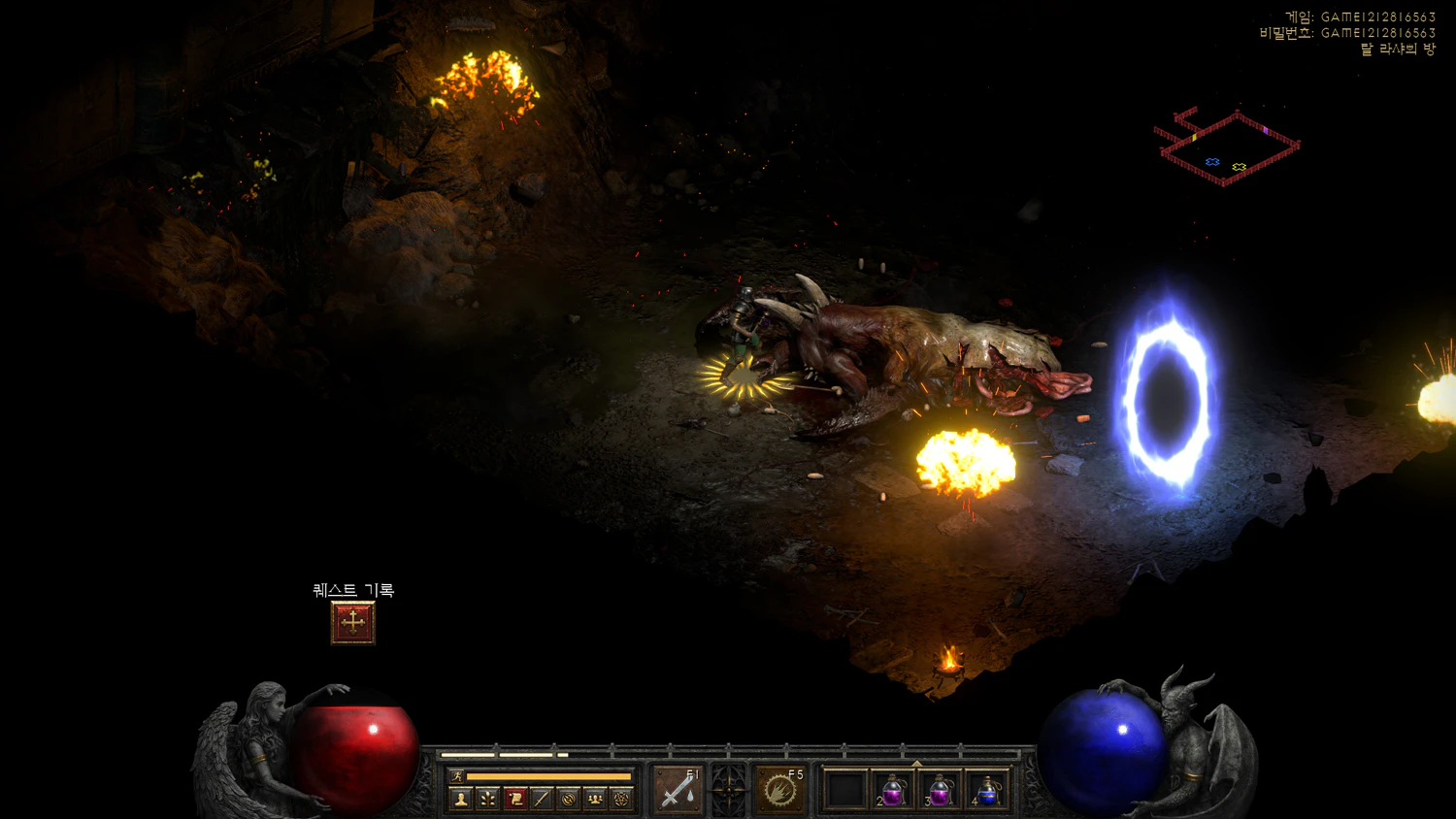
Task: Open the character sheet icon
Action: point(461,799)
